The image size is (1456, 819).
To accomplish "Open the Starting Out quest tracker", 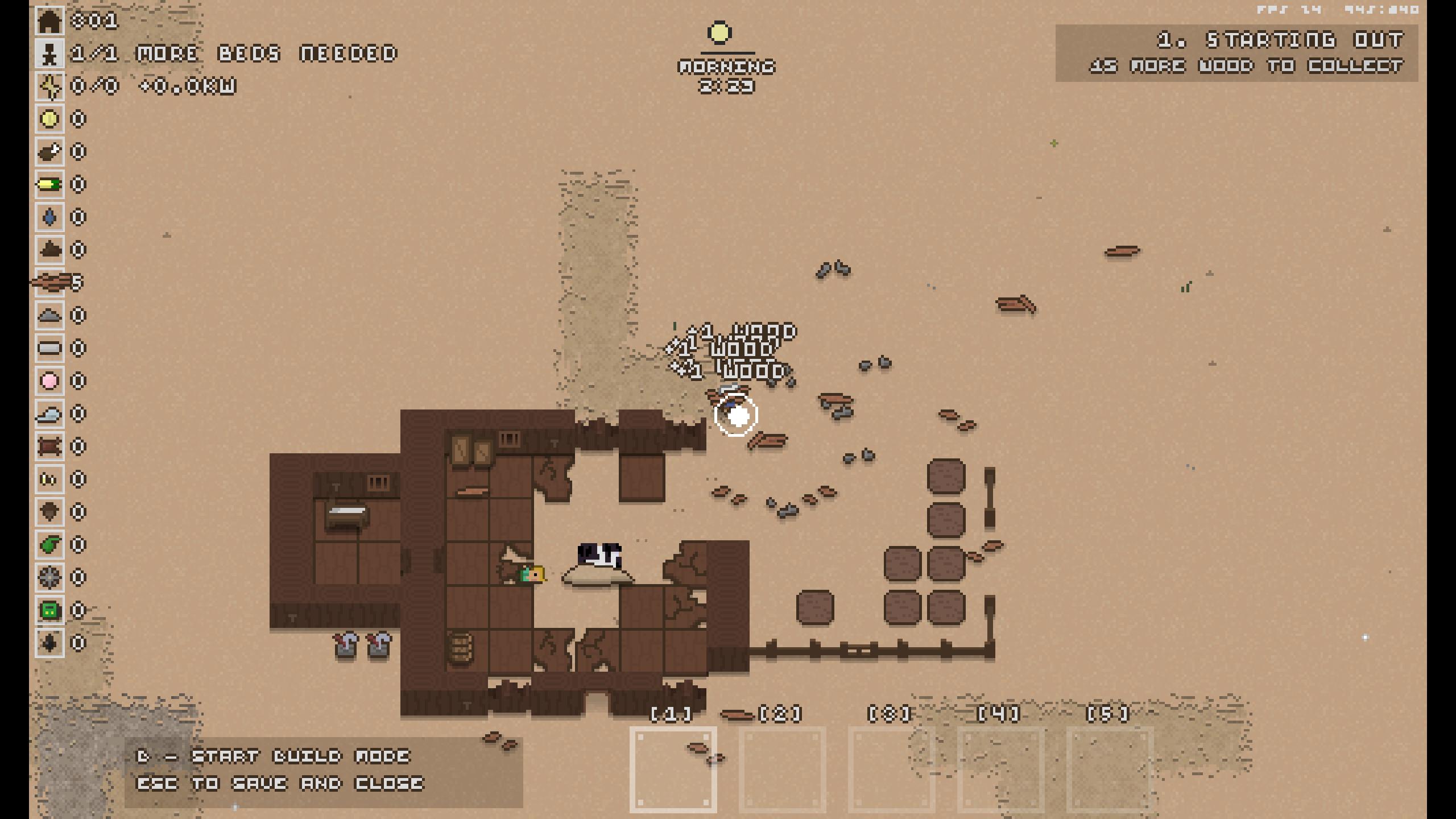I will point(1236,53).
